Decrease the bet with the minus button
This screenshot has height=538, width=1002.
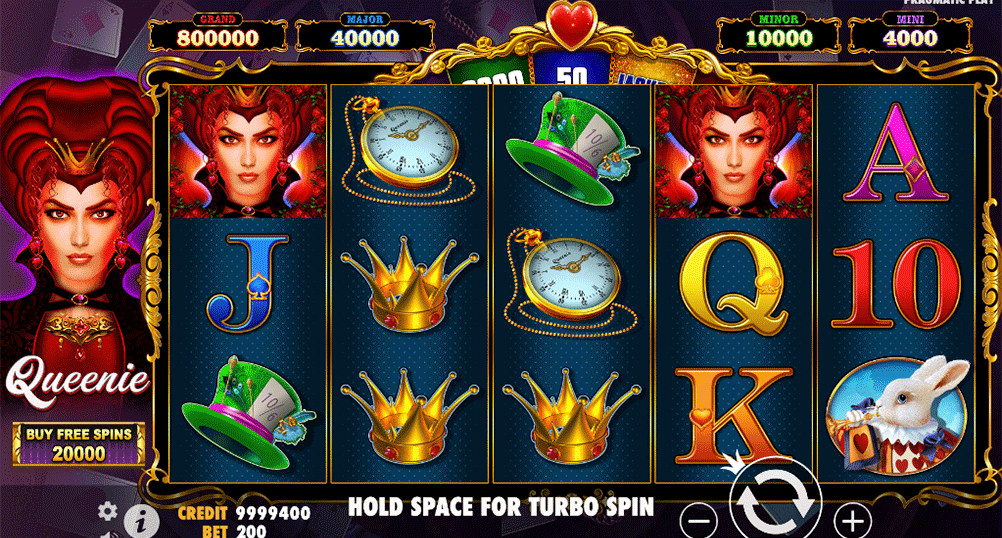tap(701, 520)
